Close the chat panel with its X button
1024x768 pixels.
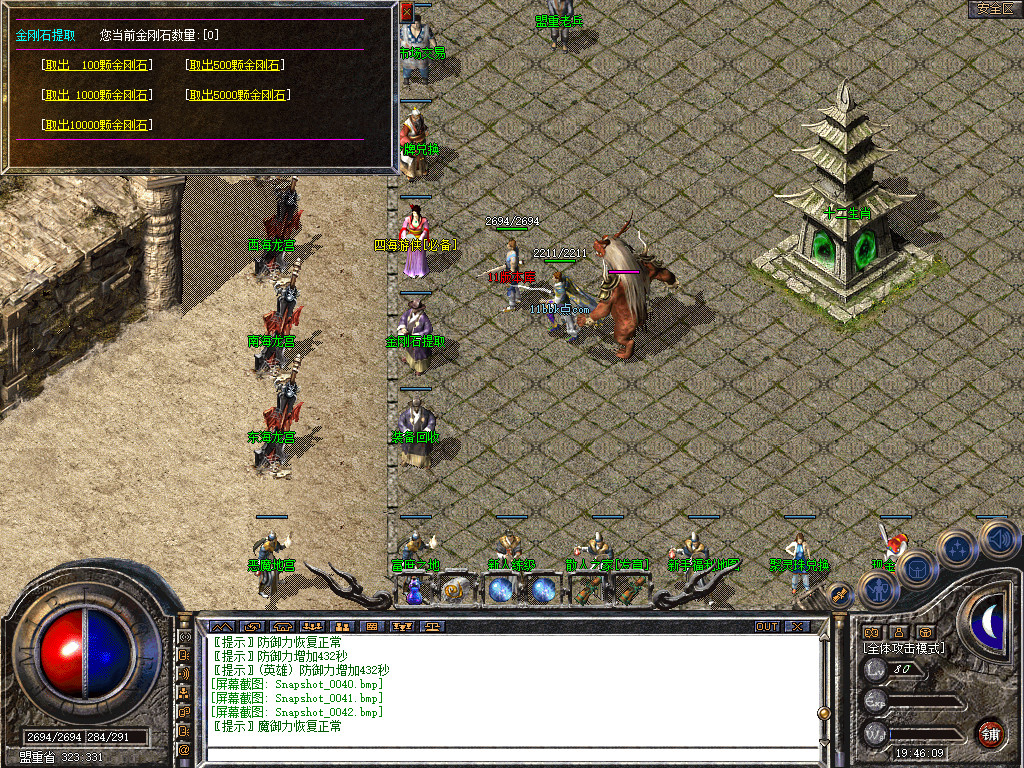[797, 627]
